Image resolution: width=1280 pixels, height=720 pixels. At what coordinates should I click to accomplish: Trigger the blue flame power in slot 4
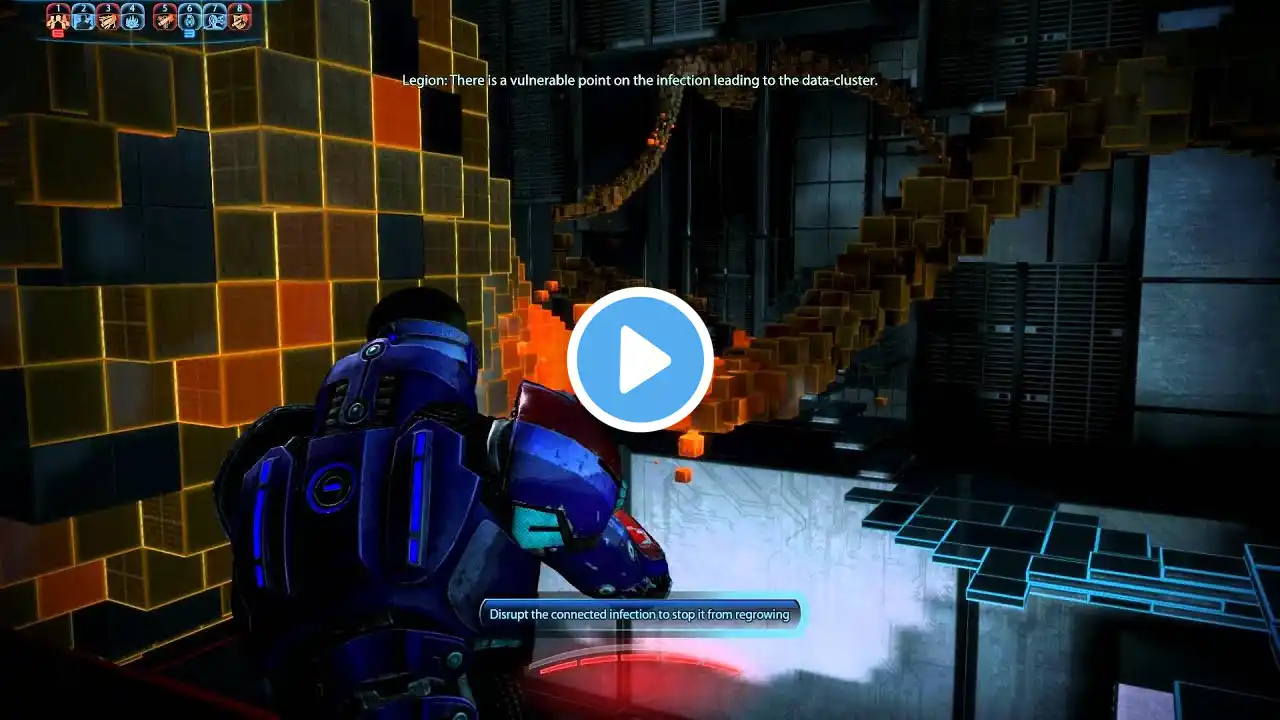coord(133,19)
